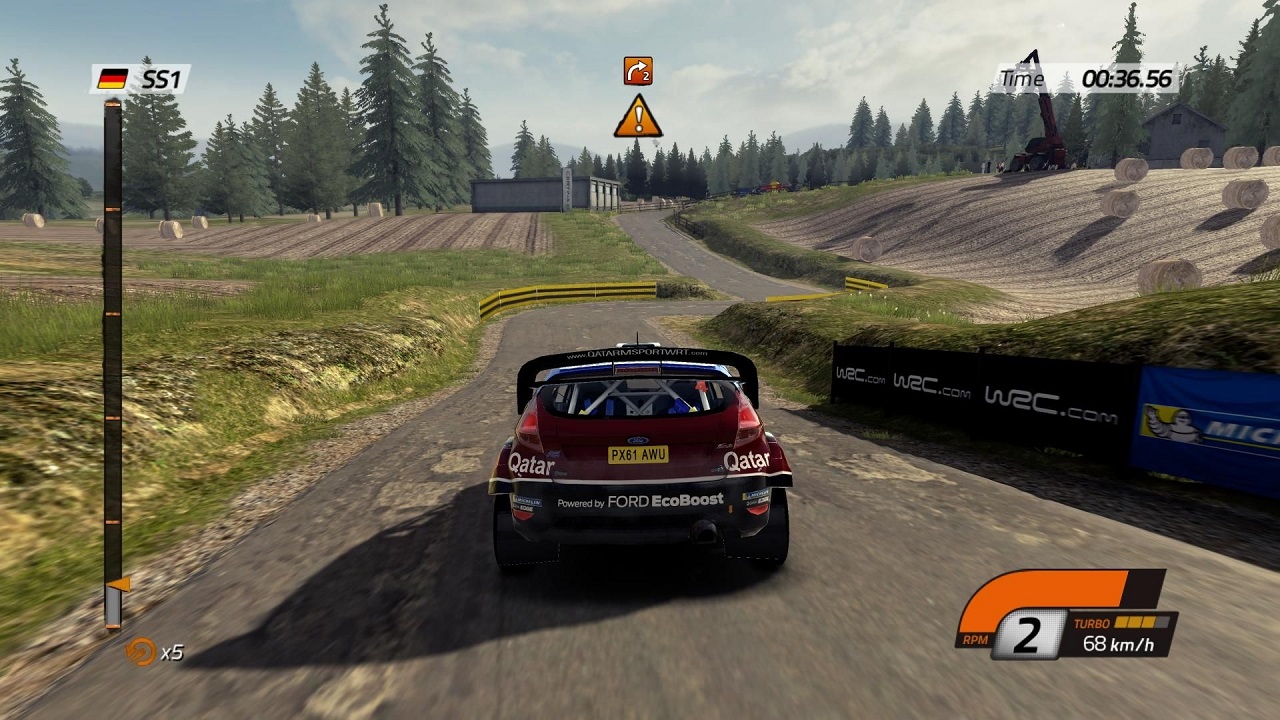Viewport: 1280px width, 720px height.
Task: Select the orange arrow on the stage progress bar
Action: (118, 583)
